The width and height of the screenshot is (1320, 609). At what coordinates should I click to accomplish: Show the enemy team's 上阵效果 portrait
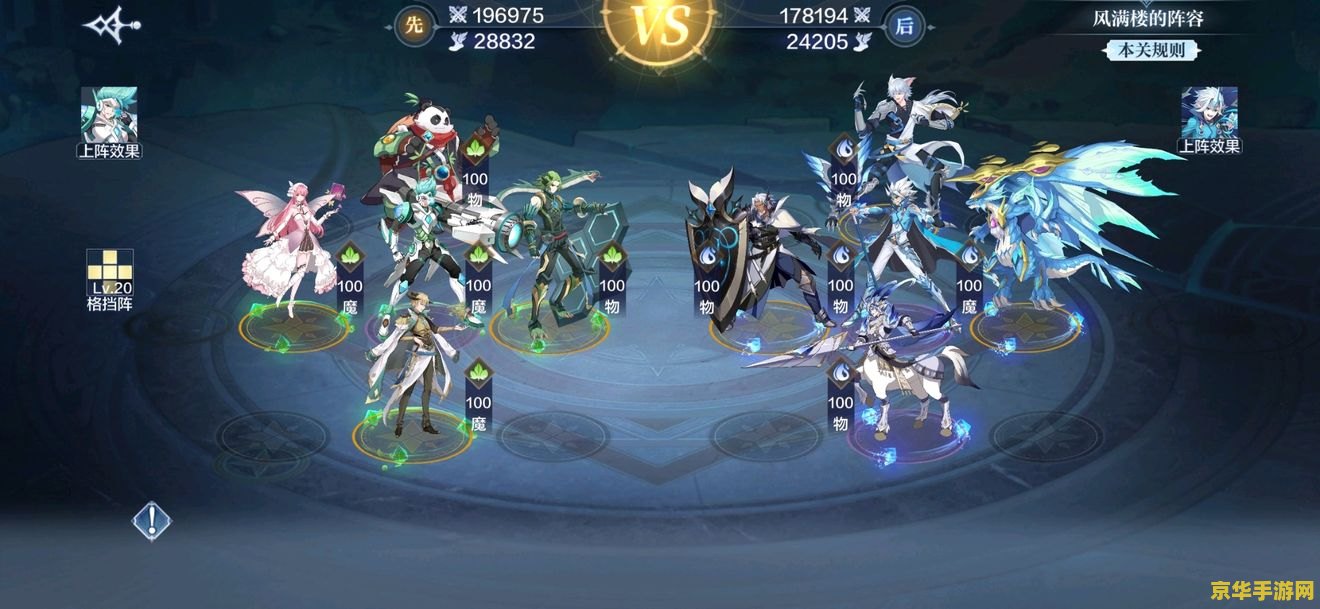click(1209, 113)
